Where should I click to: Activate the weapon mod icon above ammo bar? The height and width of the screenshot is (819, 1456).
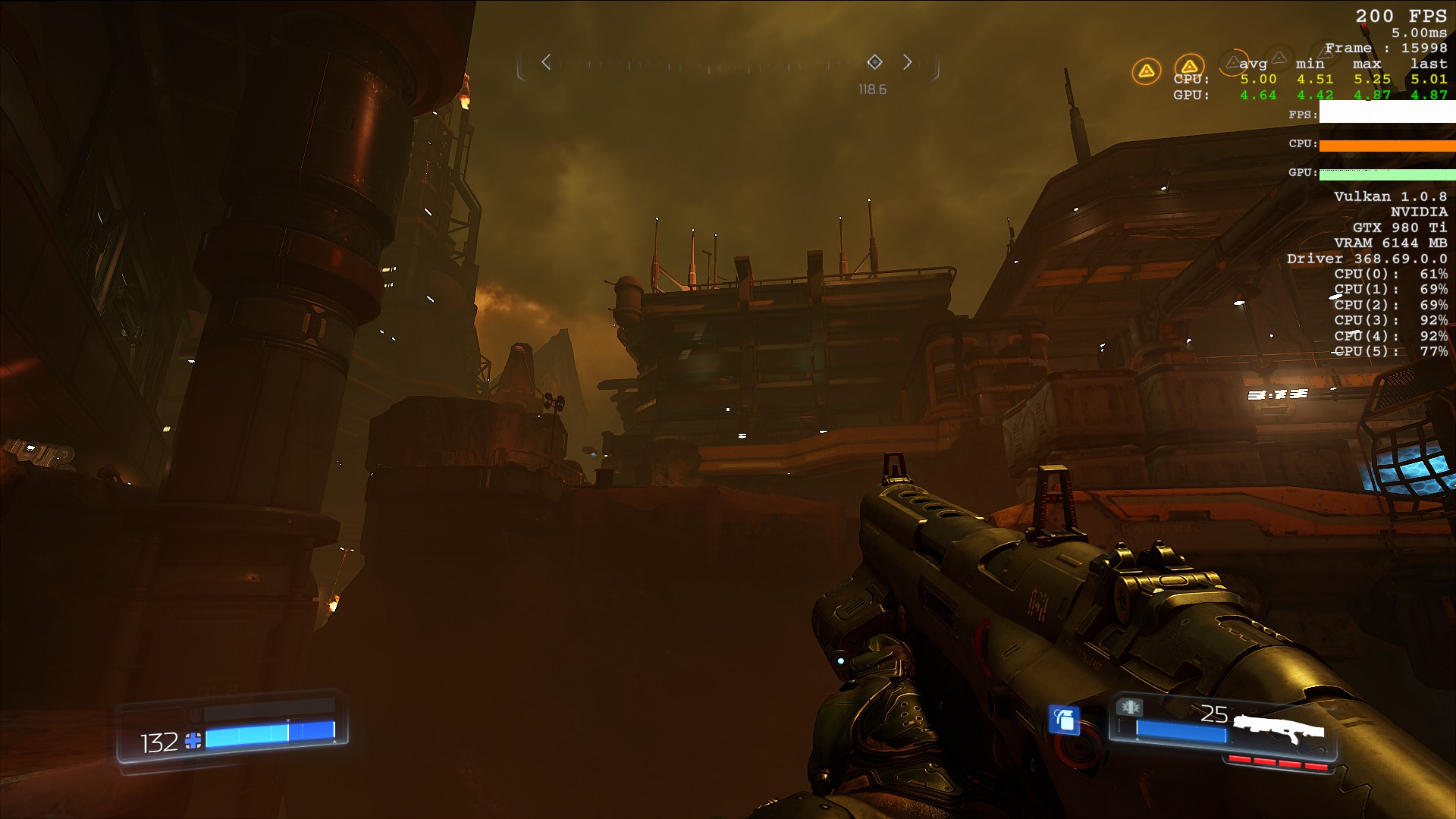1130,708
